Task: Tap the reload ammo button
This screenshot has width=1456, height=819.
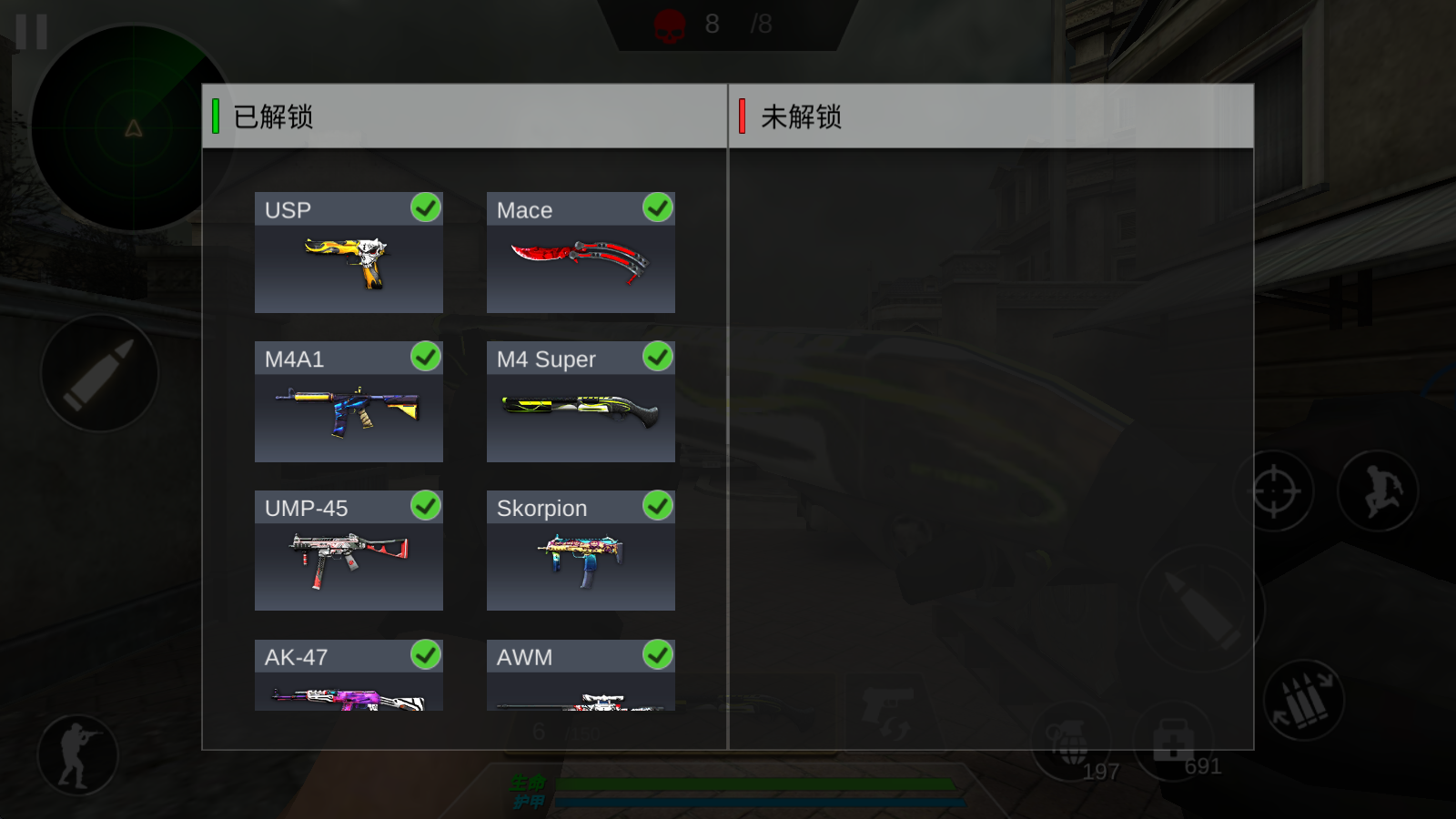Action: (x=1304, y=700)
